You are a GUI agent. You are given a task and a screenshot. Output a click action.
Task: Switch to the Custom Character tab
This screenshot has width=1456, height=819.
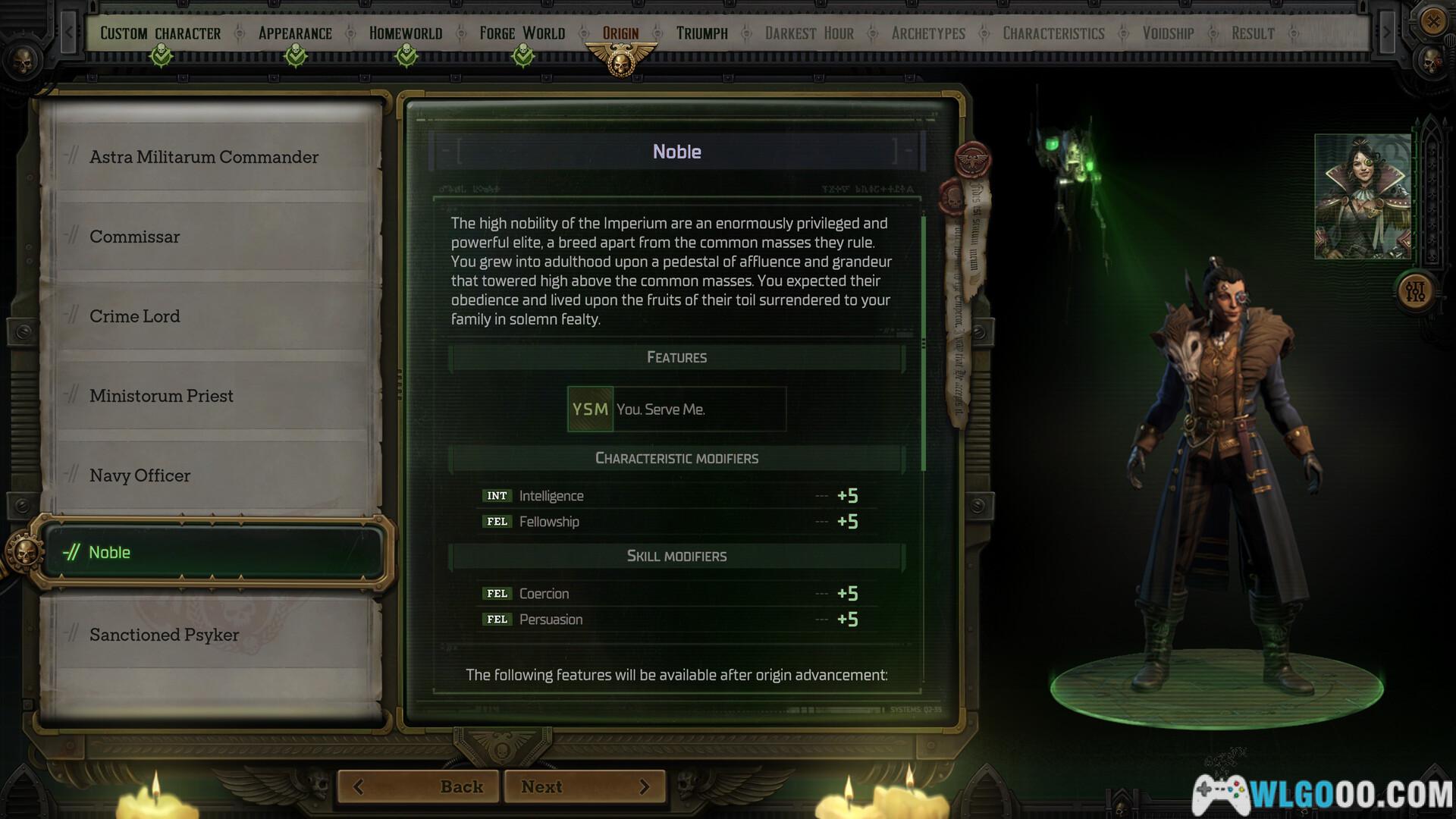tap(161, 33)
